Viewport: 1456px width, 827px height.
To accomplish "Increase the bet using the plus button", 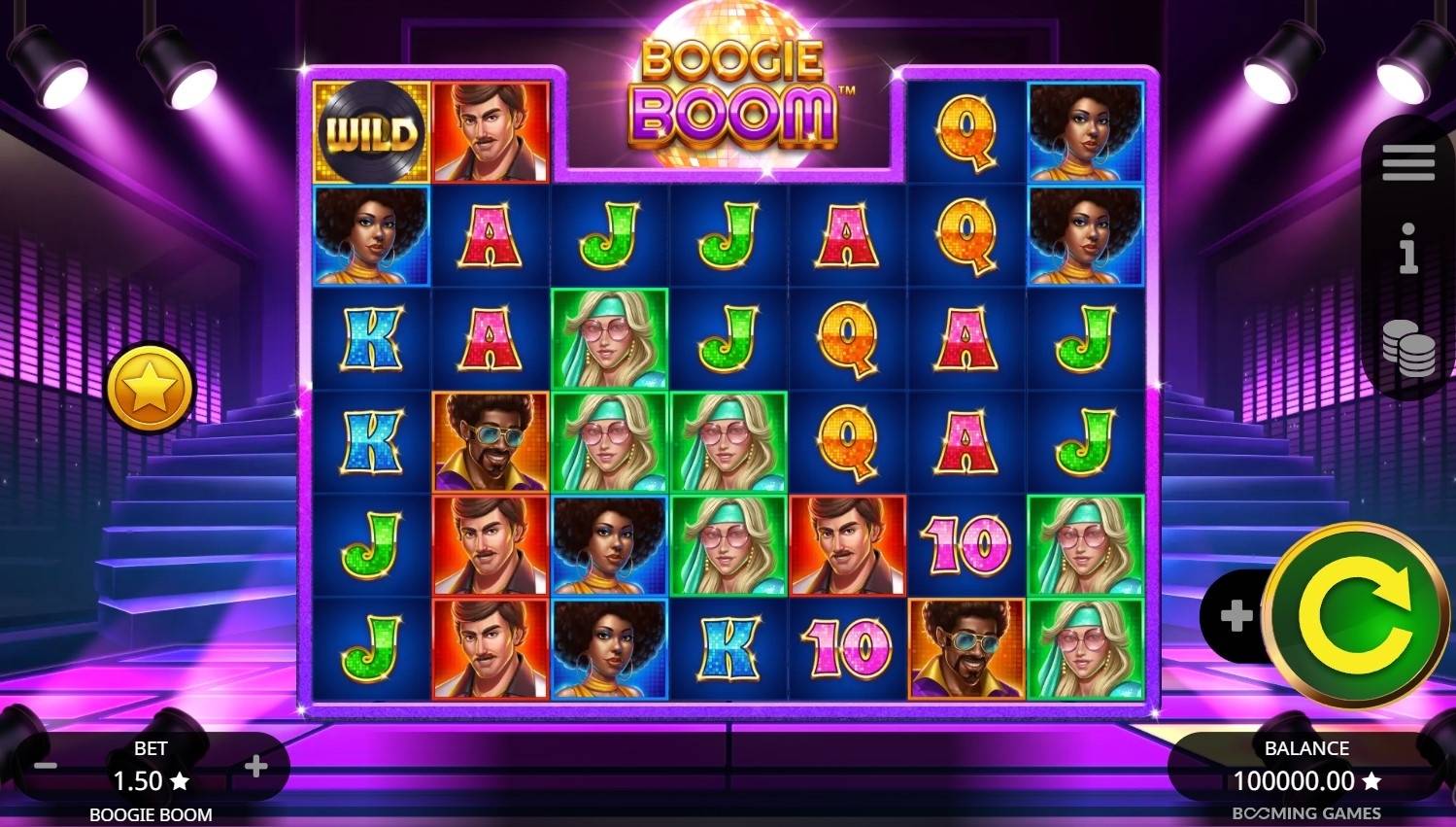I will 257,767.
